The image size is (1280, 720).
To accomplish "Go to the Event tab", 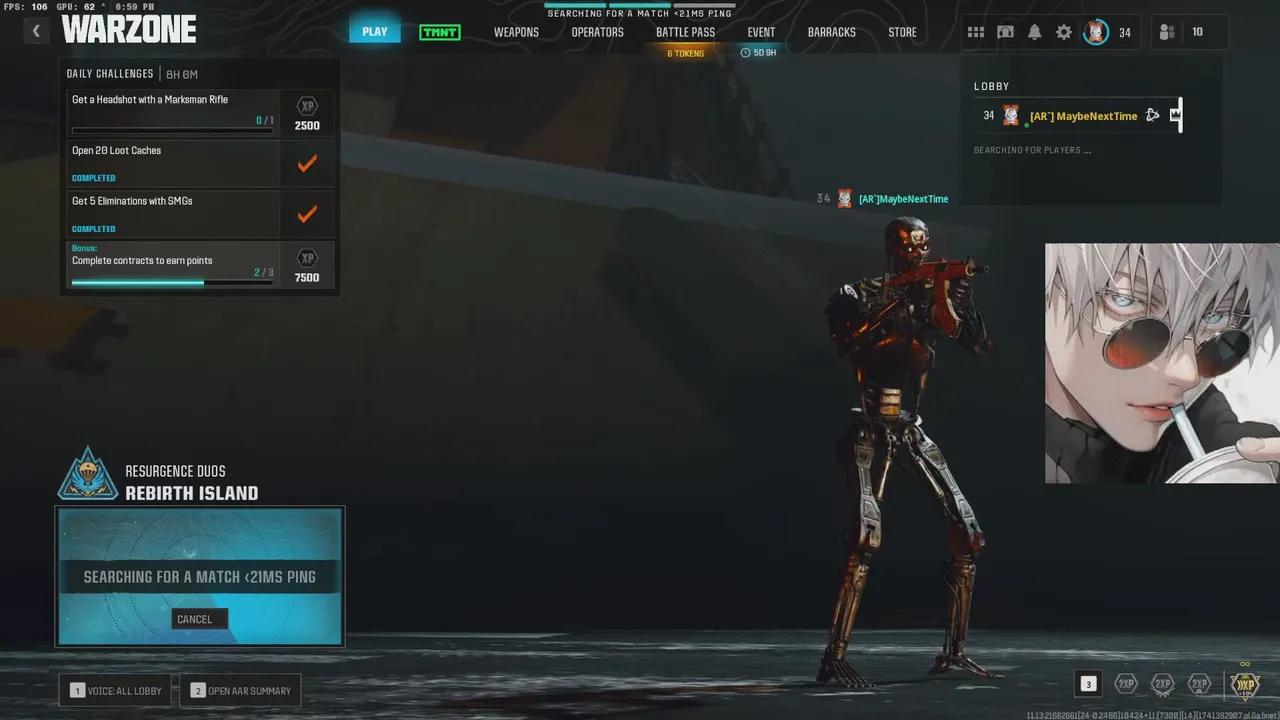I will (761, 32).
